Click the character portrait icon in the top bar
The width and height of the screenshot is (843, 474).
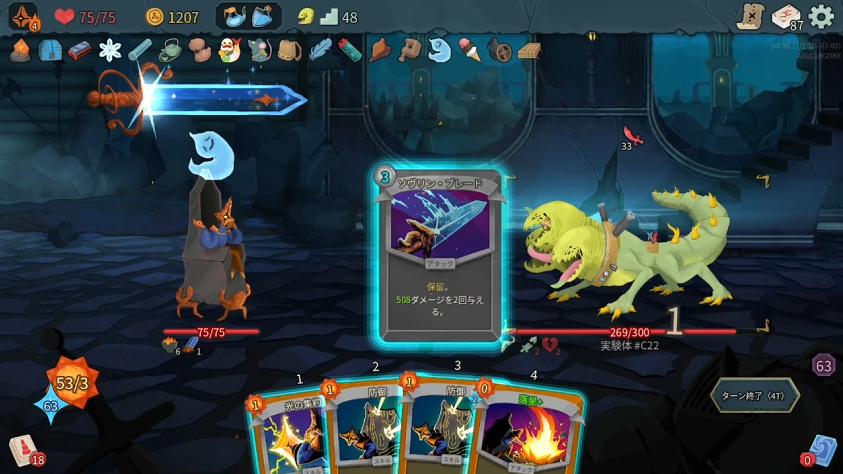pyautogui.click(x=22, y=16)
